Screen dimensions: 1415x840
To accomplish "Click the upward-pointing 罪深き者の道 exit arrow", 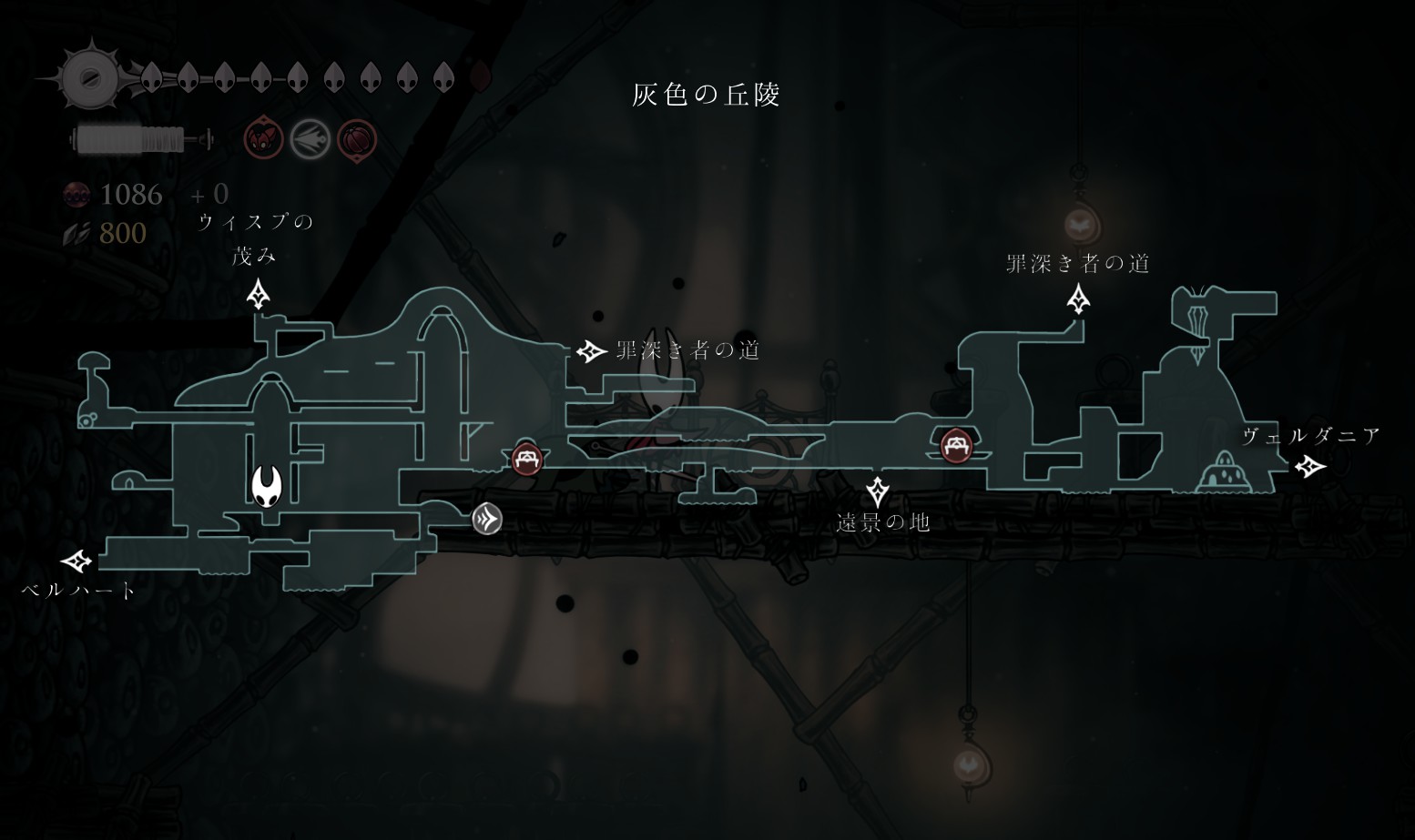I will 1079,299.
